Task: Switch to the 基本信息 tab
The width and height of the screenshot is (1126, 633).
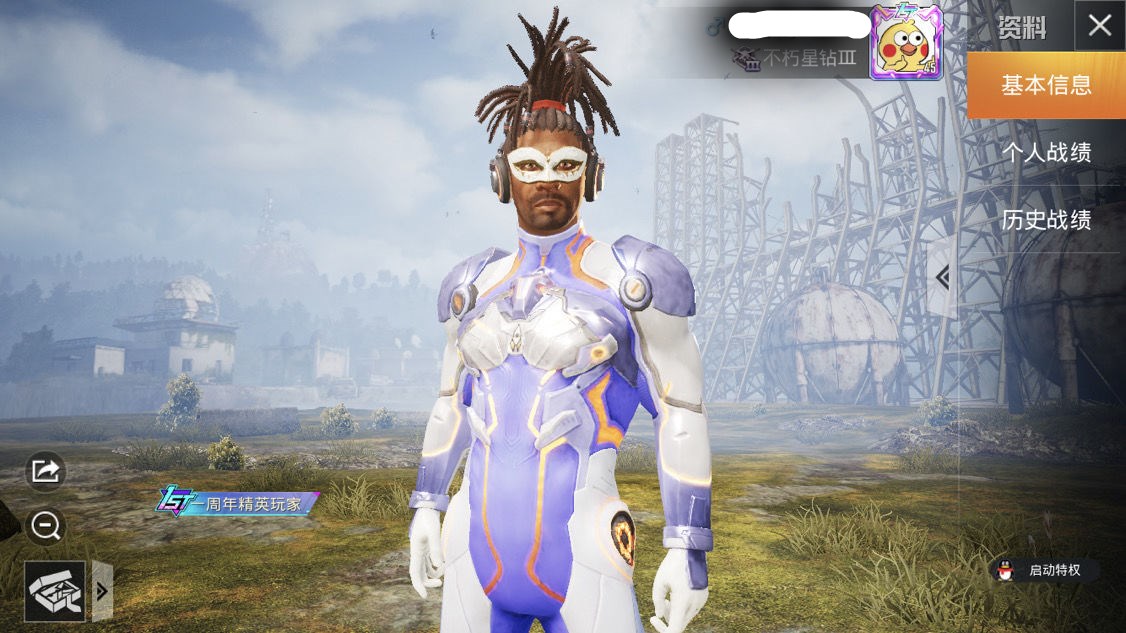Action: (1046, 86)
